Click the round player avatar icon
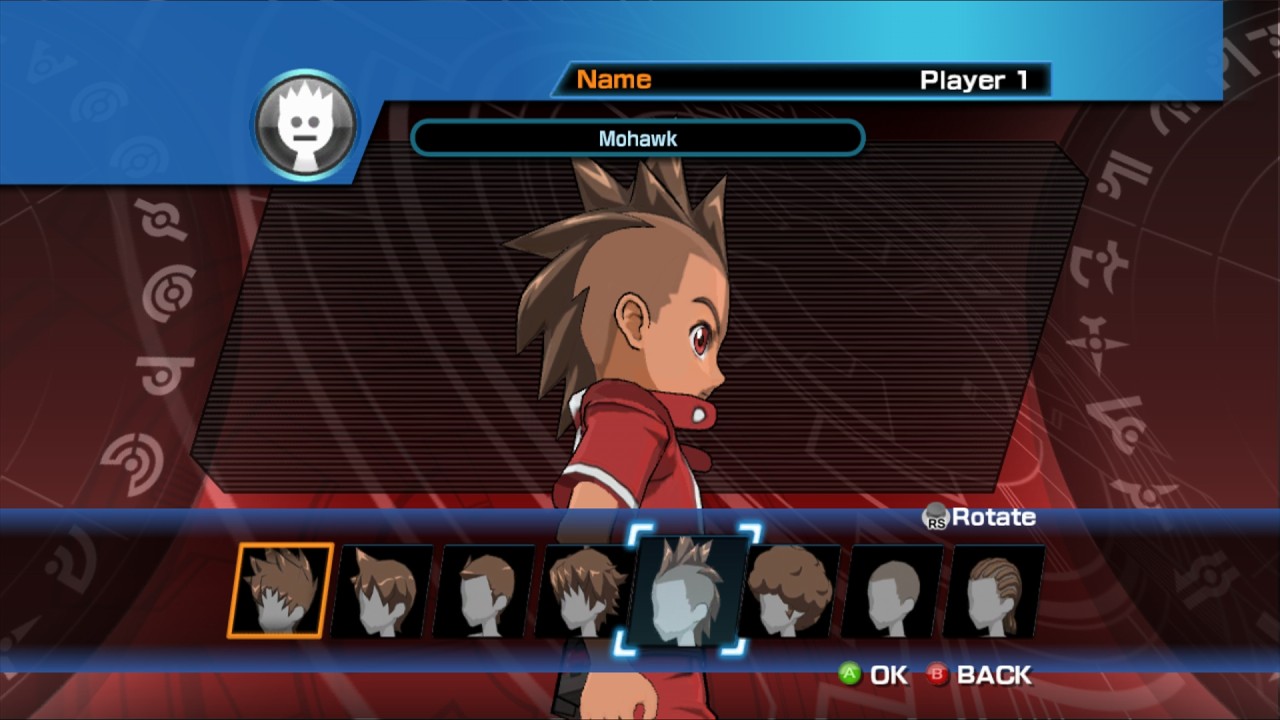 point(305,125)
